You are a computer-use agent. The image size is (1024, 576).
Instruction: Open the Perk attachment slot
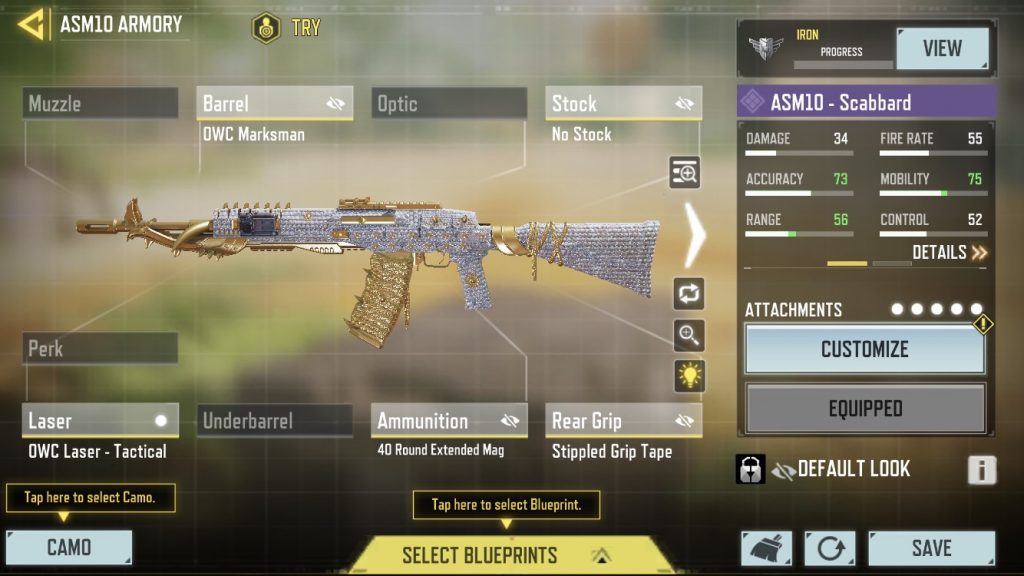[100, 349]
